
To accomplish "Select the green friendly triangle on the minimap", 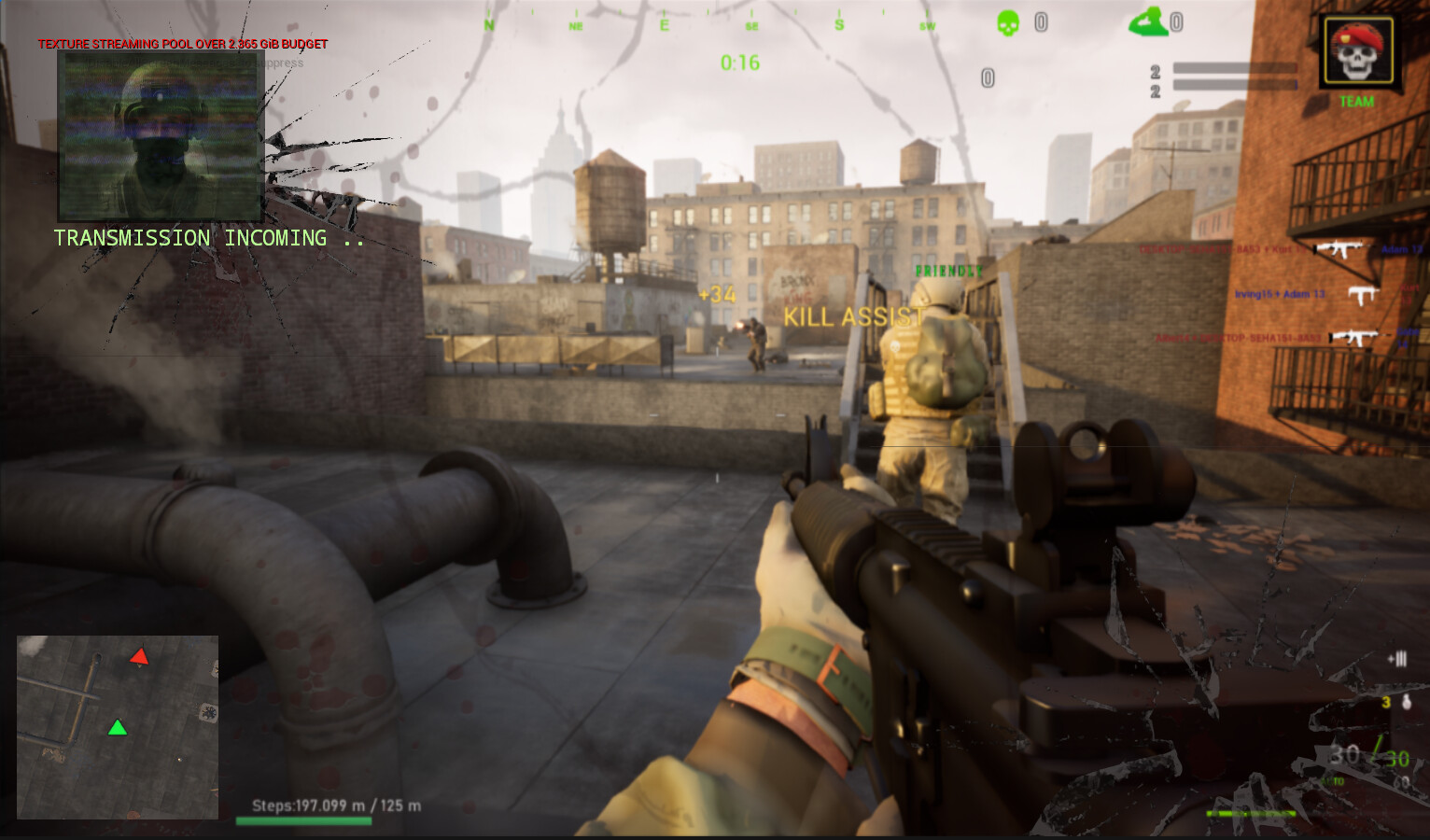I will [118, 728].
